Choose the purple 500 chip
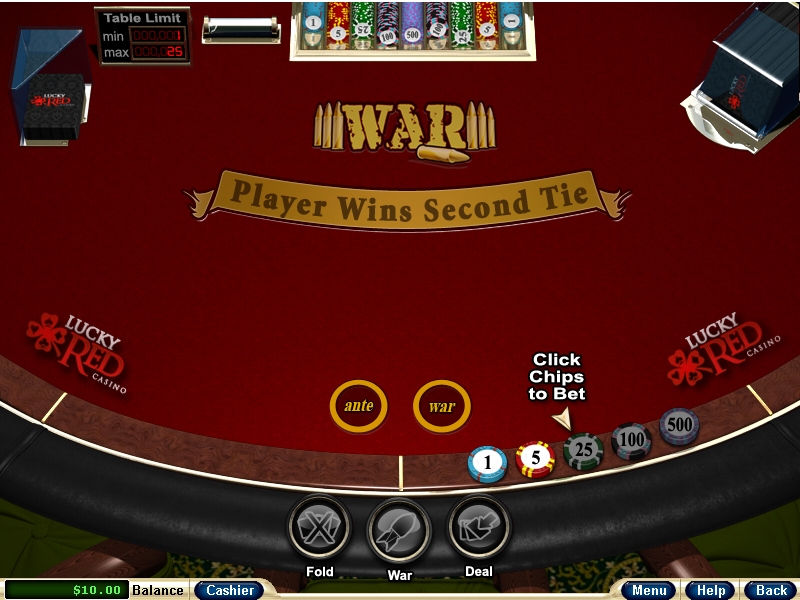 (679, 425)
